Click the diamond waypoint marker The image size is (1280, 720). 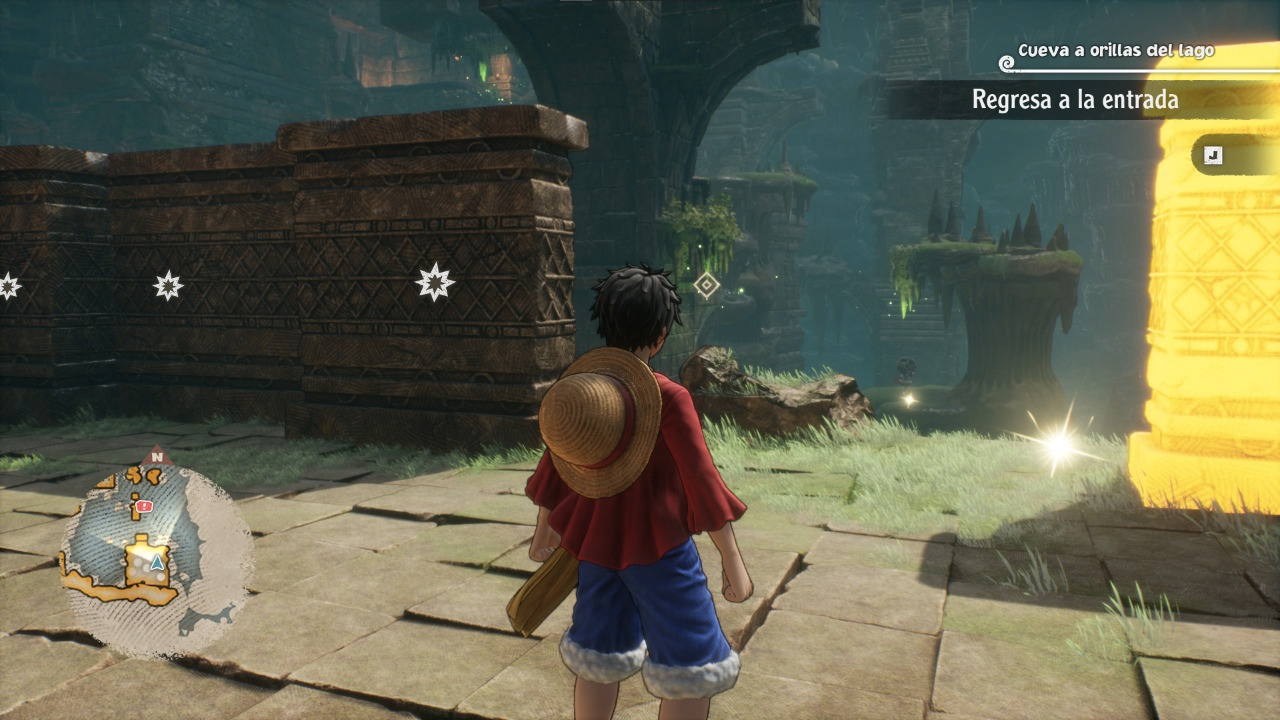point(707,286)
